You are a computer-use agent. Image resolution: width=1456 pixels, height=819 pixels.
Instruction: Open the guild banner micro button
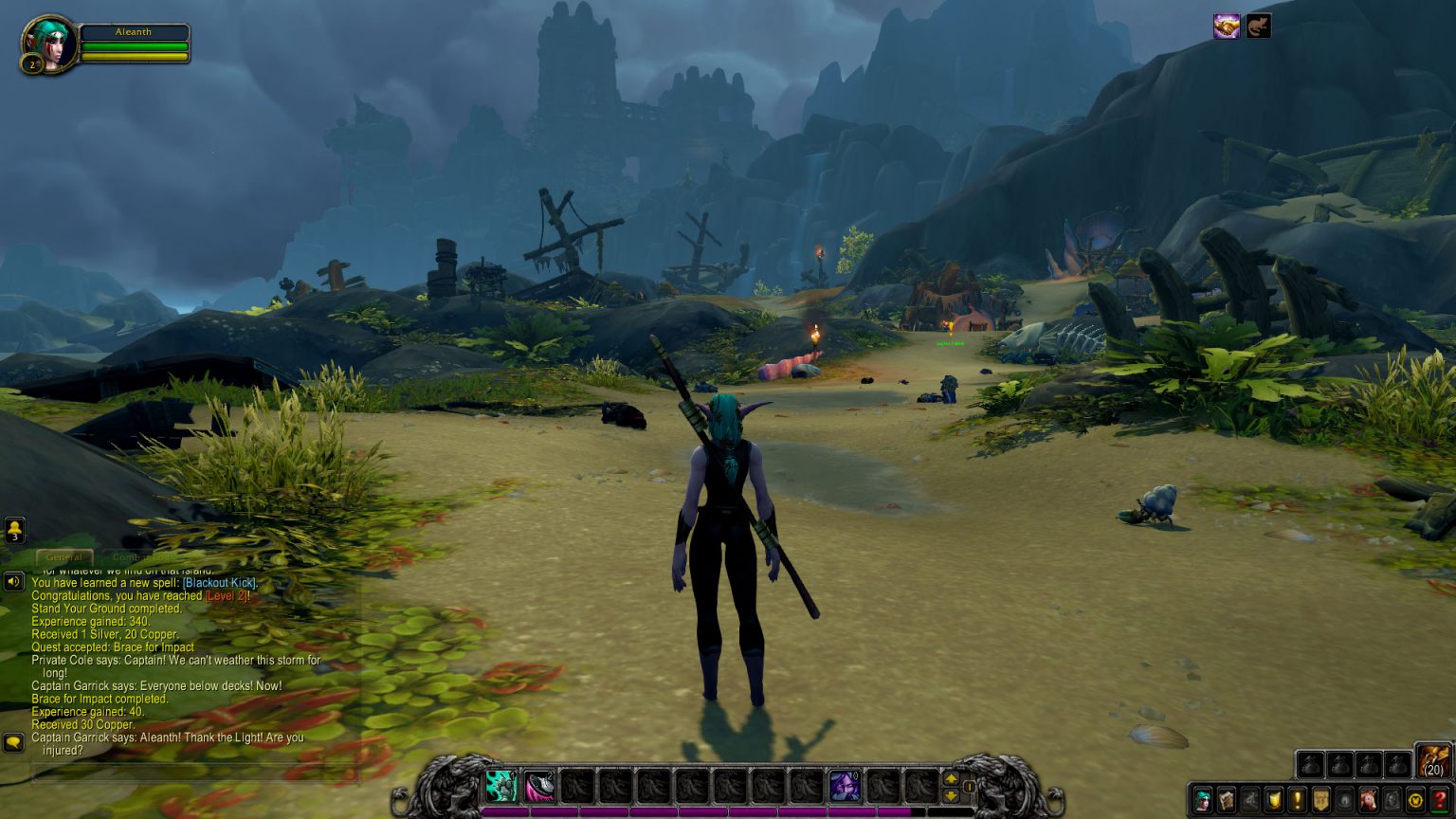(1320, 799)
